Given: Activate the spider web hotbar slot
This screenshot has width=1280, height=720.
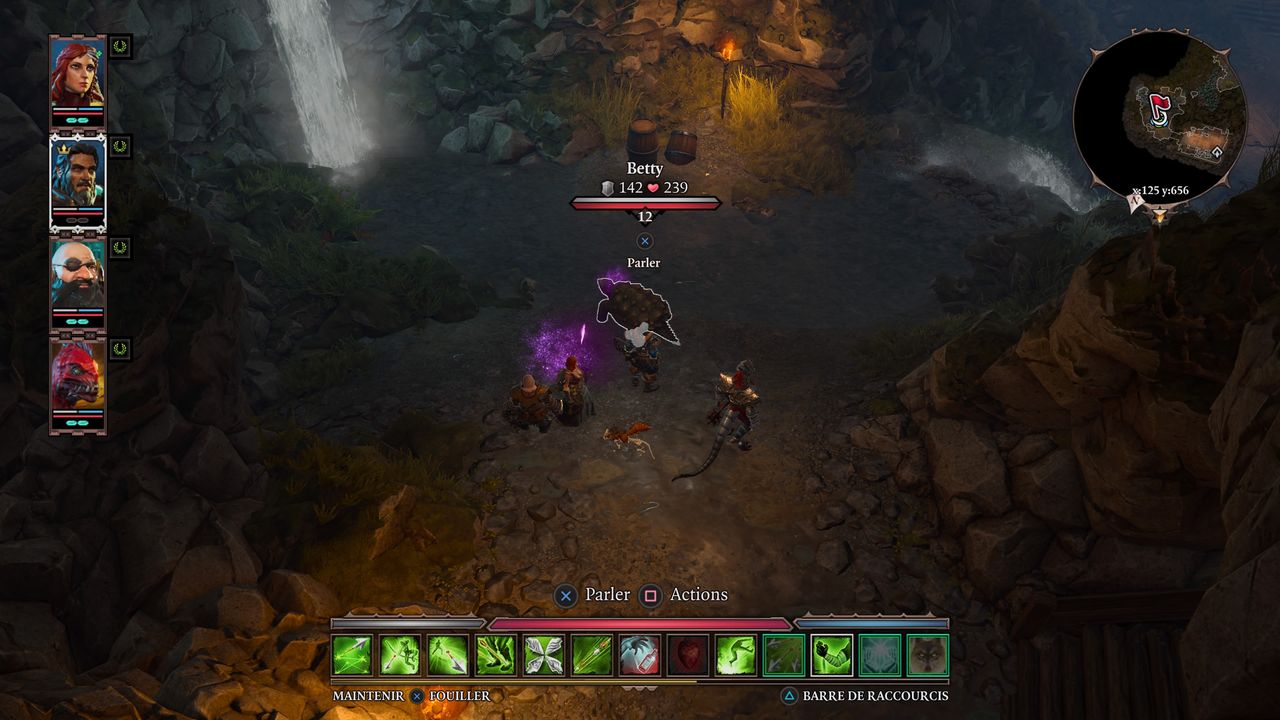Looking at the screenshot, I should [x=880, y=655].
